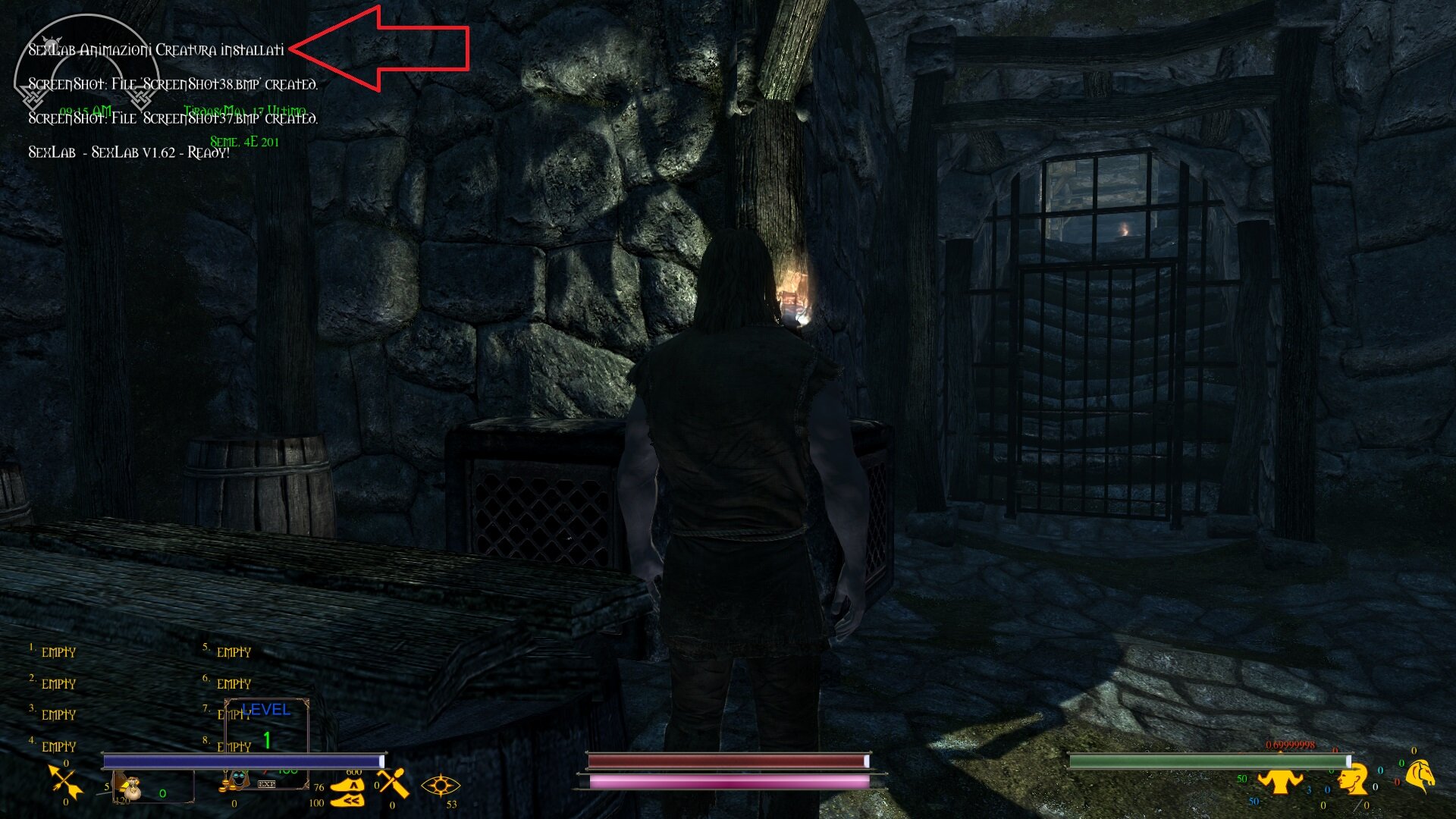
Task: Click the boots icon with up arrow
Action: pos(348,785)
